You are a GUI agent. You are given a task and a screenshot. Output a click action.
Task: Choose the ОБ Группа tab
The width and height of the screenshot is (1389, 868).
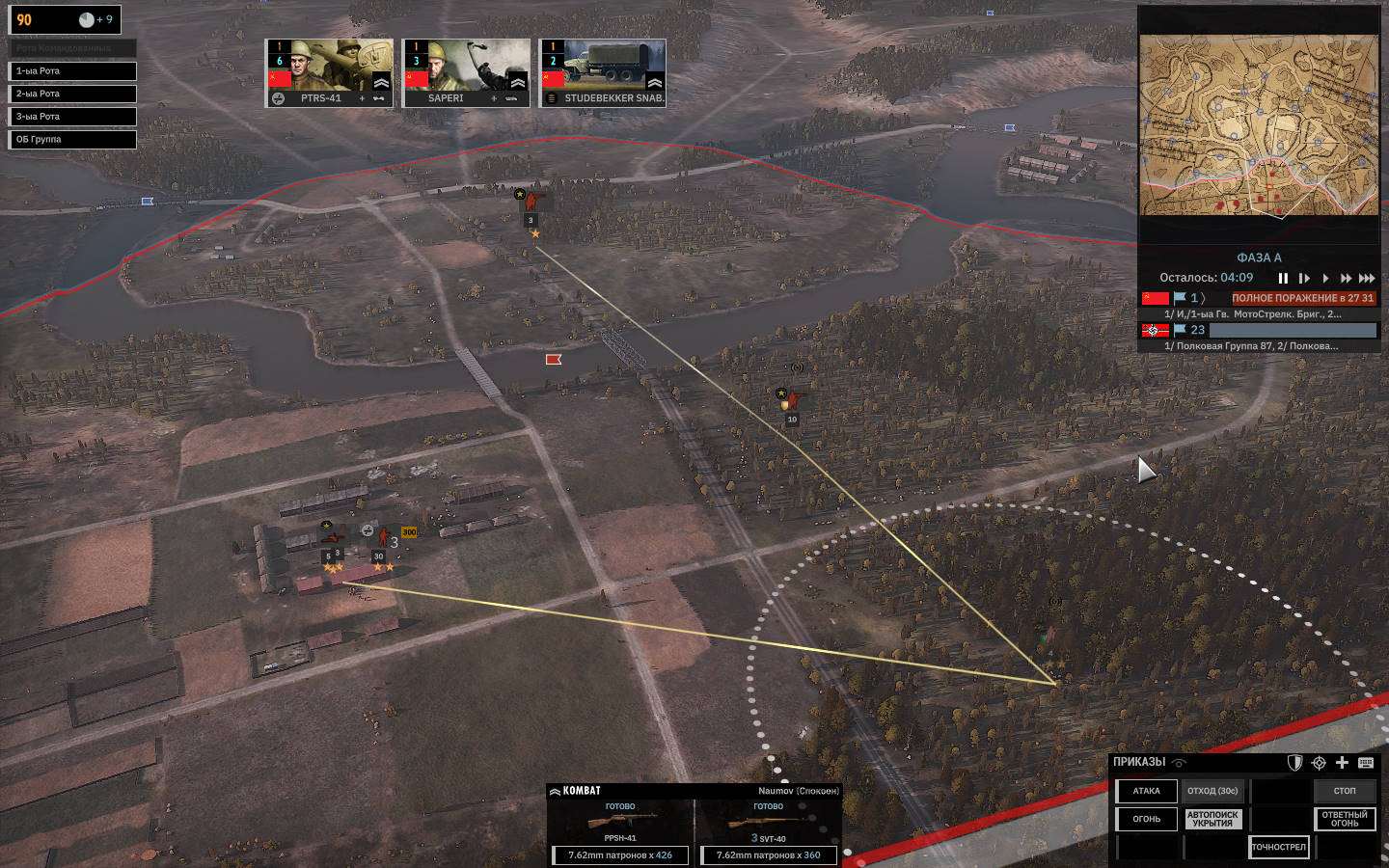point(72,140)
